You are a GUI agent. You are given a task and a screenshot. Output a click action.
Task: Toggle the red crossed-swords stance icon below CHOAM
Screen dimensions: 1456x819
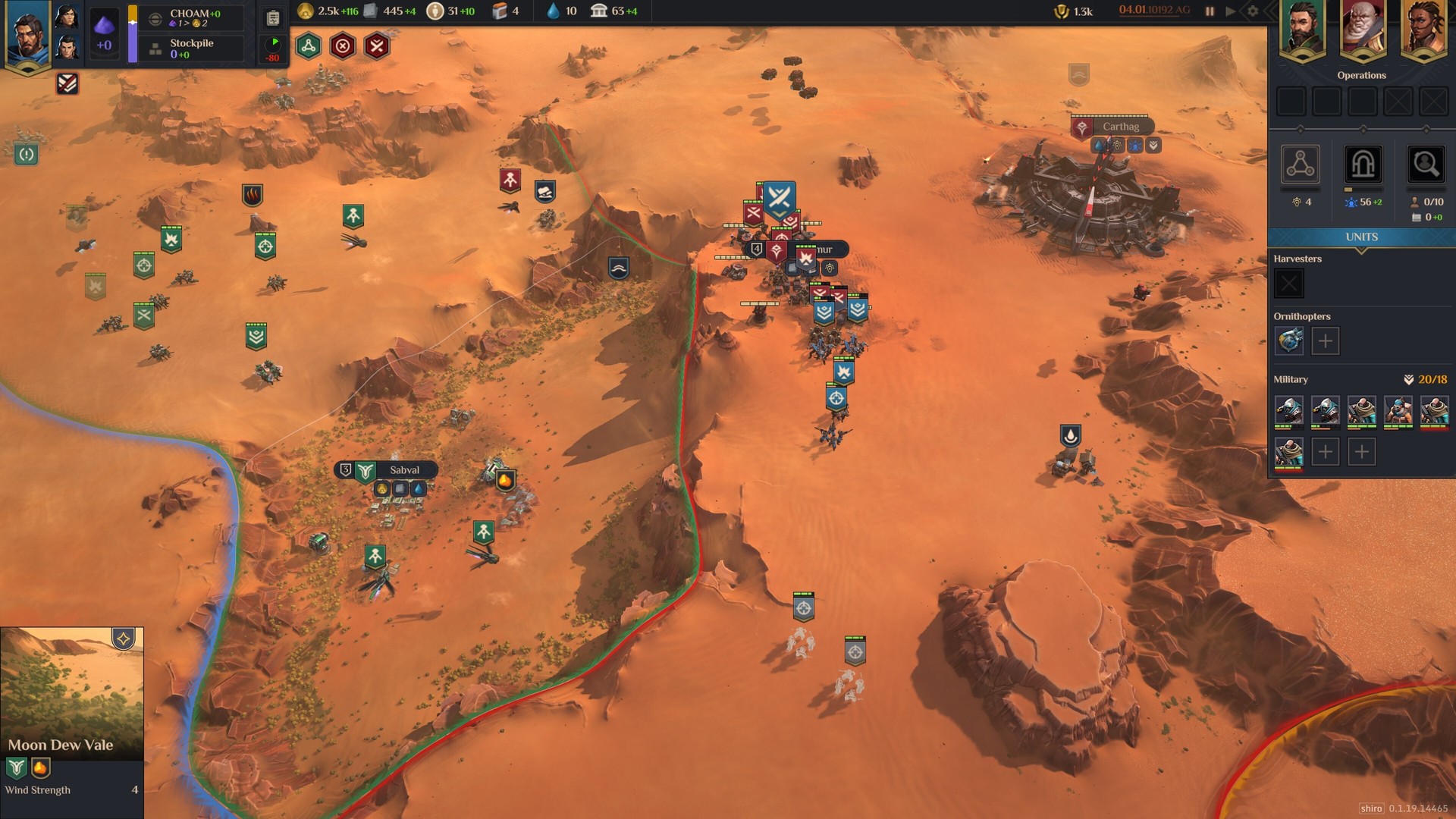coord(375,47)
